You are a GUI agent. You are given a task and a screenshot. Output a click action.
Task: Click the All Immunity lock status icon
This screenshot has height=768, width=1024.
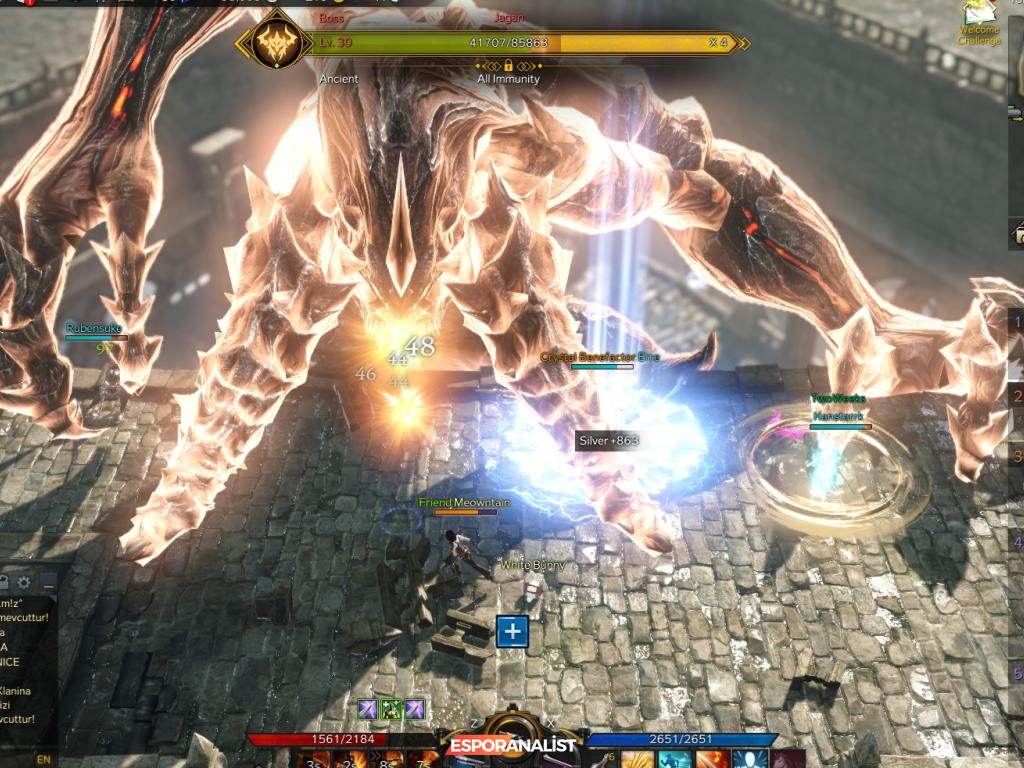click(x=509, y=65)
